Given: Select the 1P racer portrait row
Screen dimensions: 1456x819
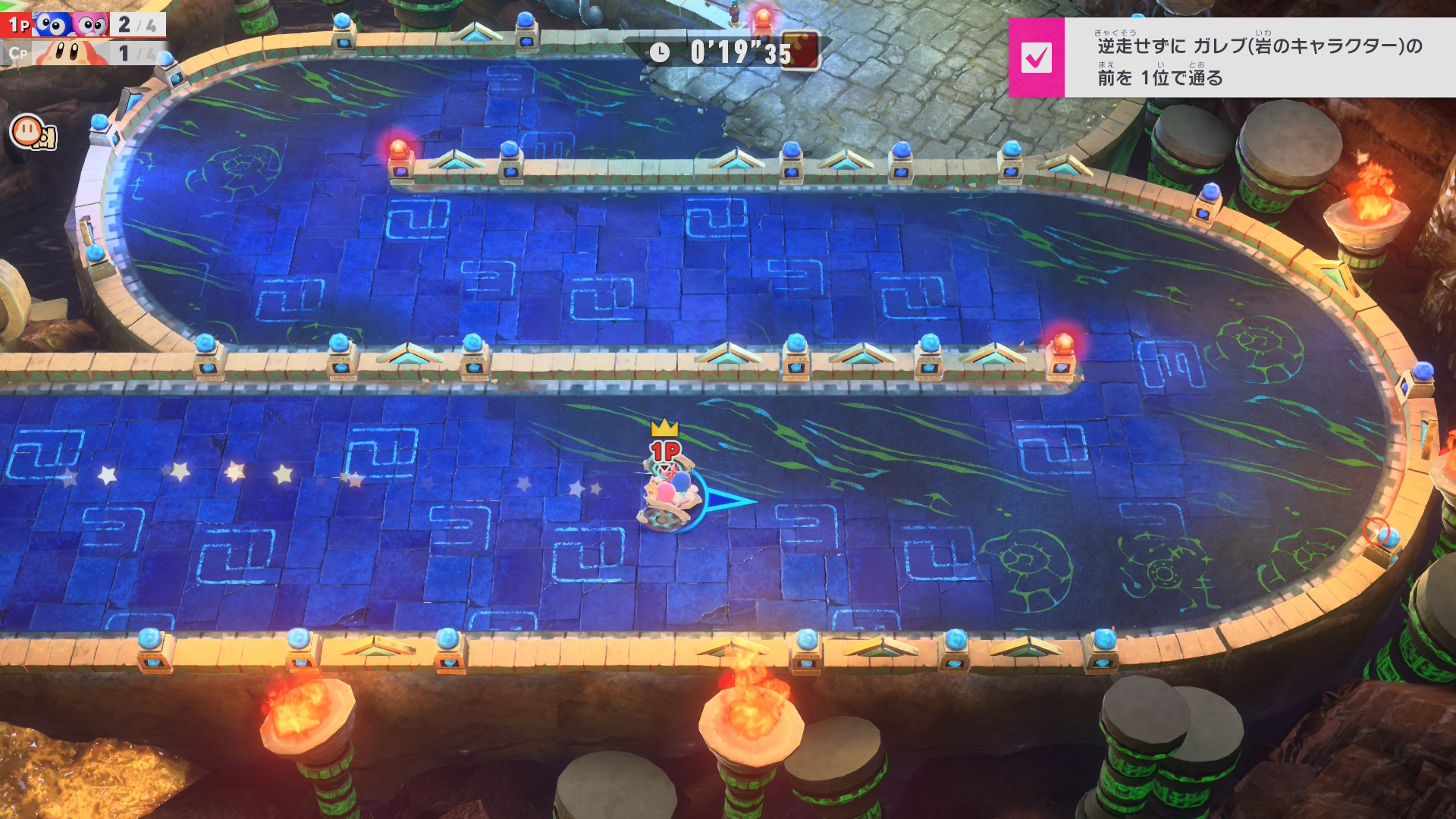Looking at the screenshot, I should coord(82,24).
